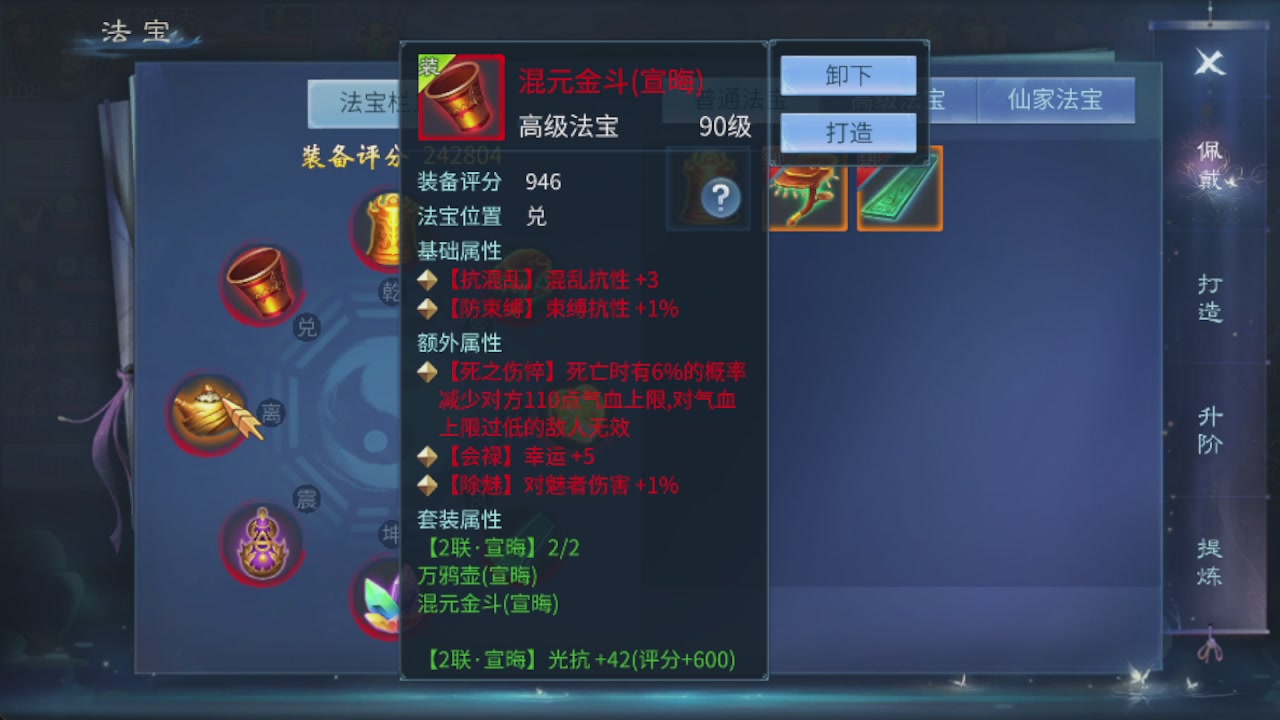This screenshot has width=1280, height=720.
Task: Click the 卸下 button to unequip
Action: (x=847, y=75)
